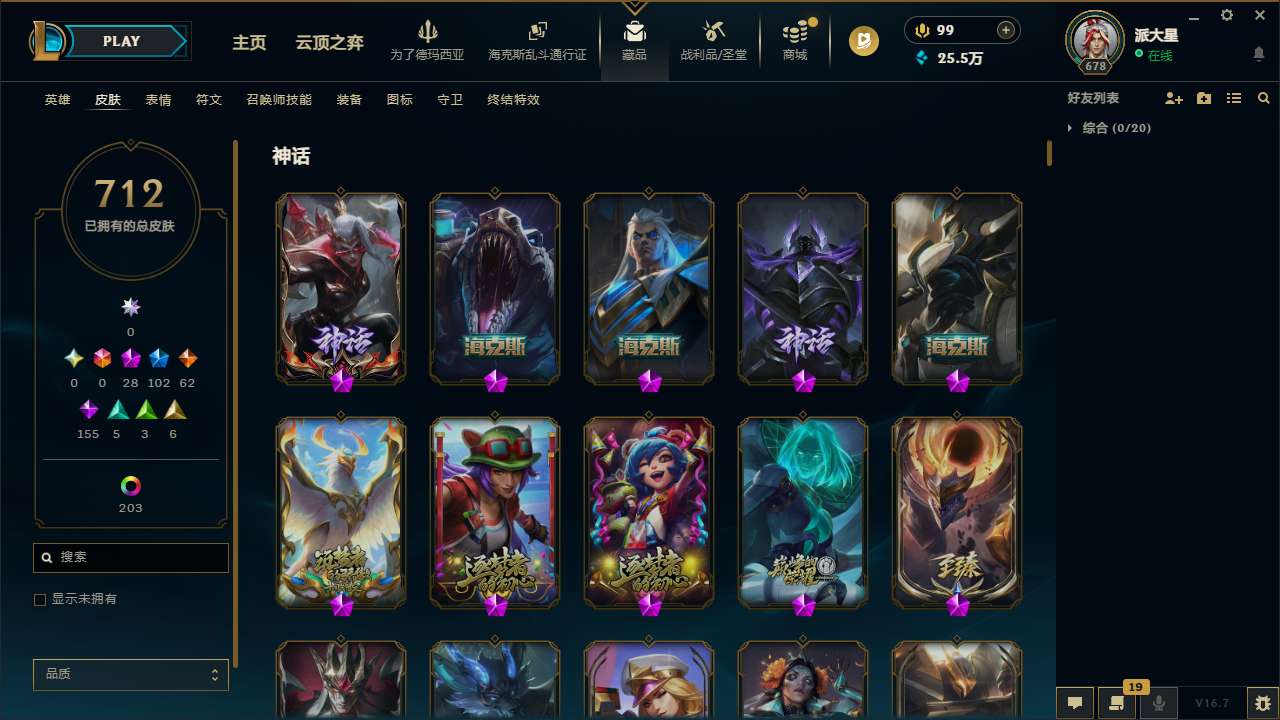Open the 品质 quality dropdown
Viewport: 1280px width, 720px height.
[x=130, y=675]
